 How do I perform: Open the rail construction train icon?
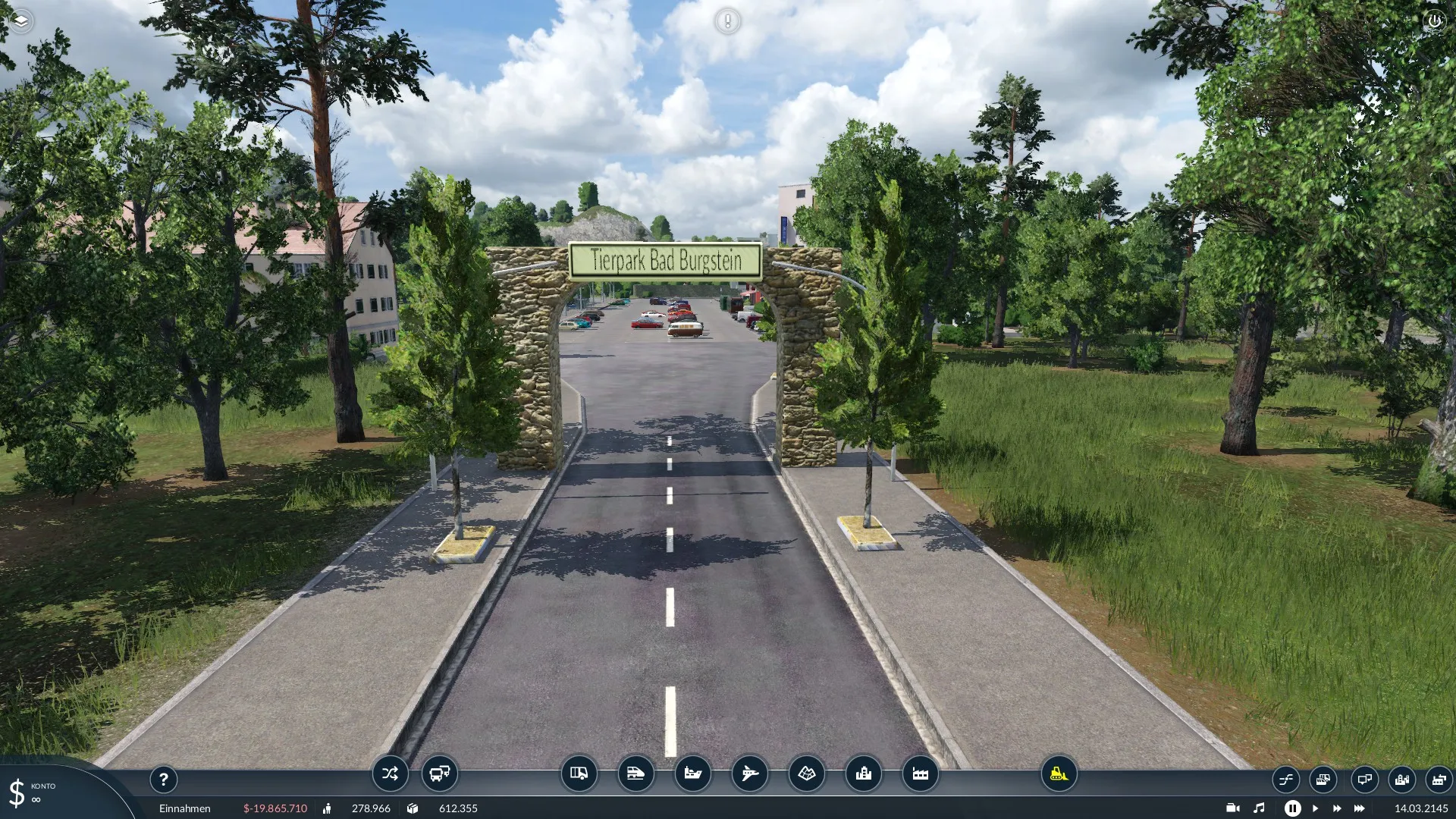click(x=635, y=774)
